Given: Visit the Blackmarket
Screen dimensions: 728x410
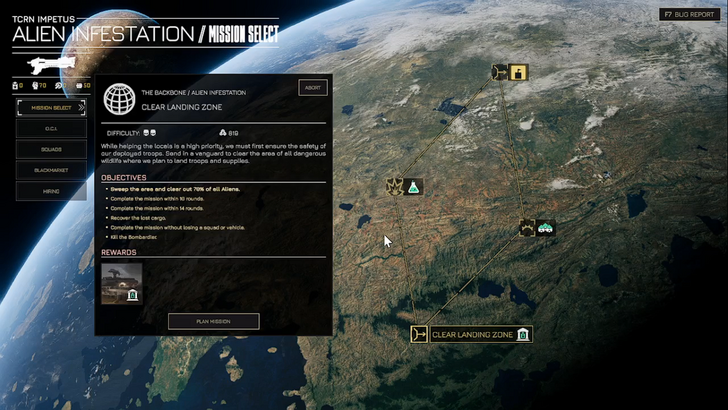Looking at the screenshot, I should click(x=51, y=170).
